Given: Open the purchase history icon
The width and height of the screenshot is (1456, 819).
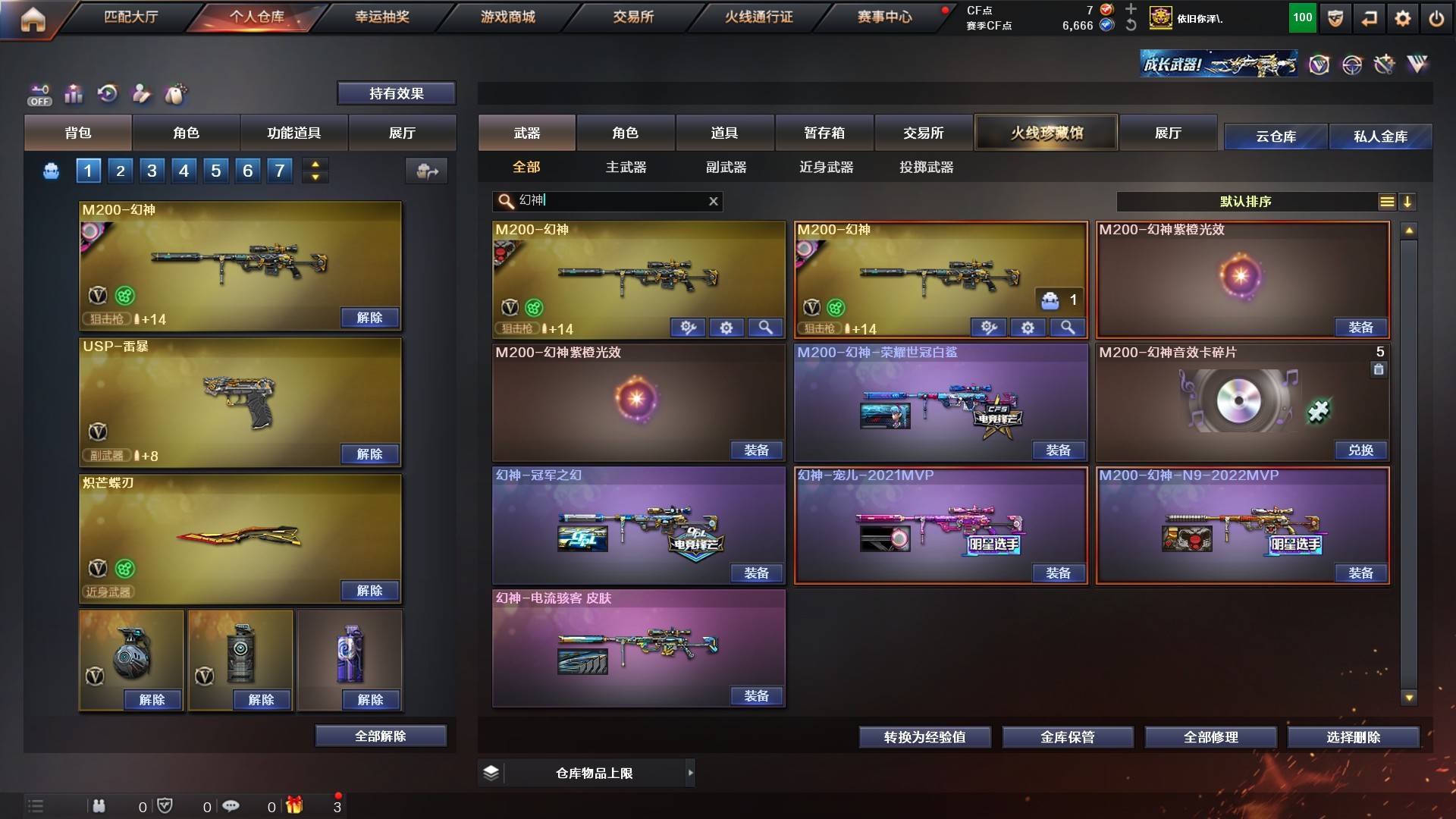Looking at the screenshot, I should coord(108,94).
